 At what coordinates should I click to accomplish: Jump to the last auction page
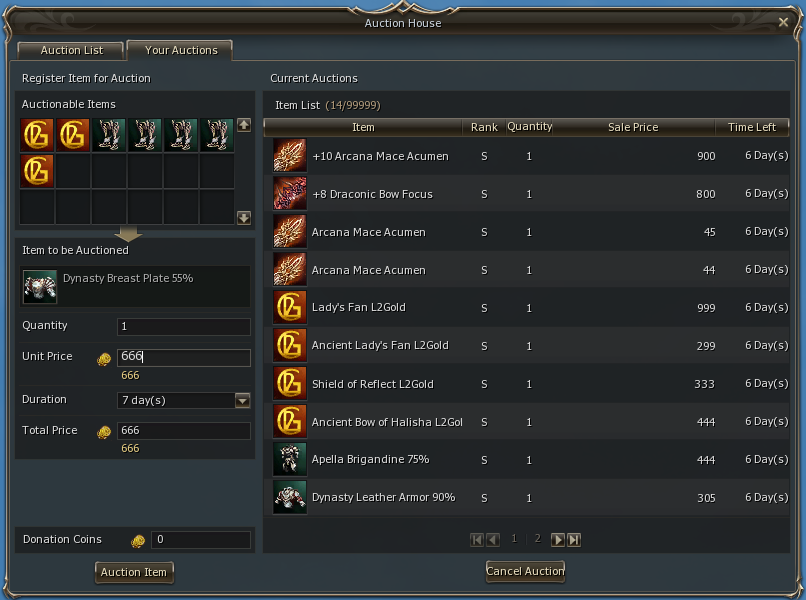tap(574, 540)
